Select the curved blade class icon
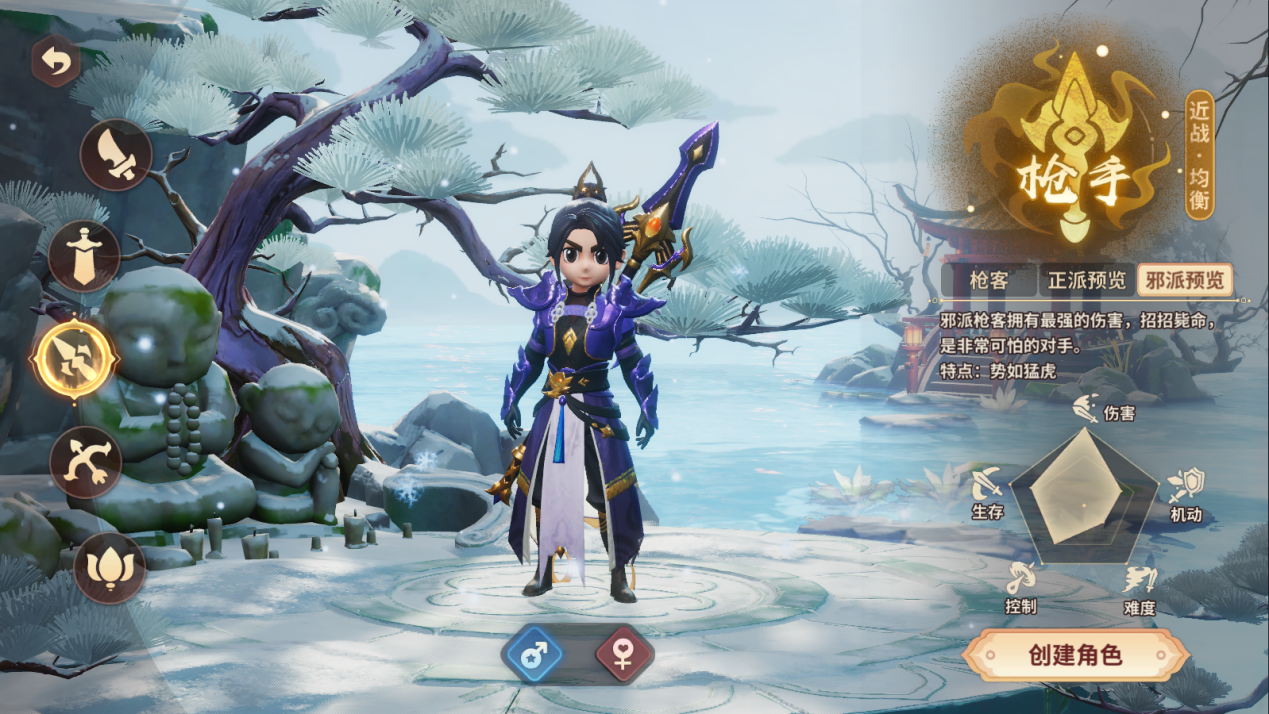The image size is (1269, 714). pos(116,155)
